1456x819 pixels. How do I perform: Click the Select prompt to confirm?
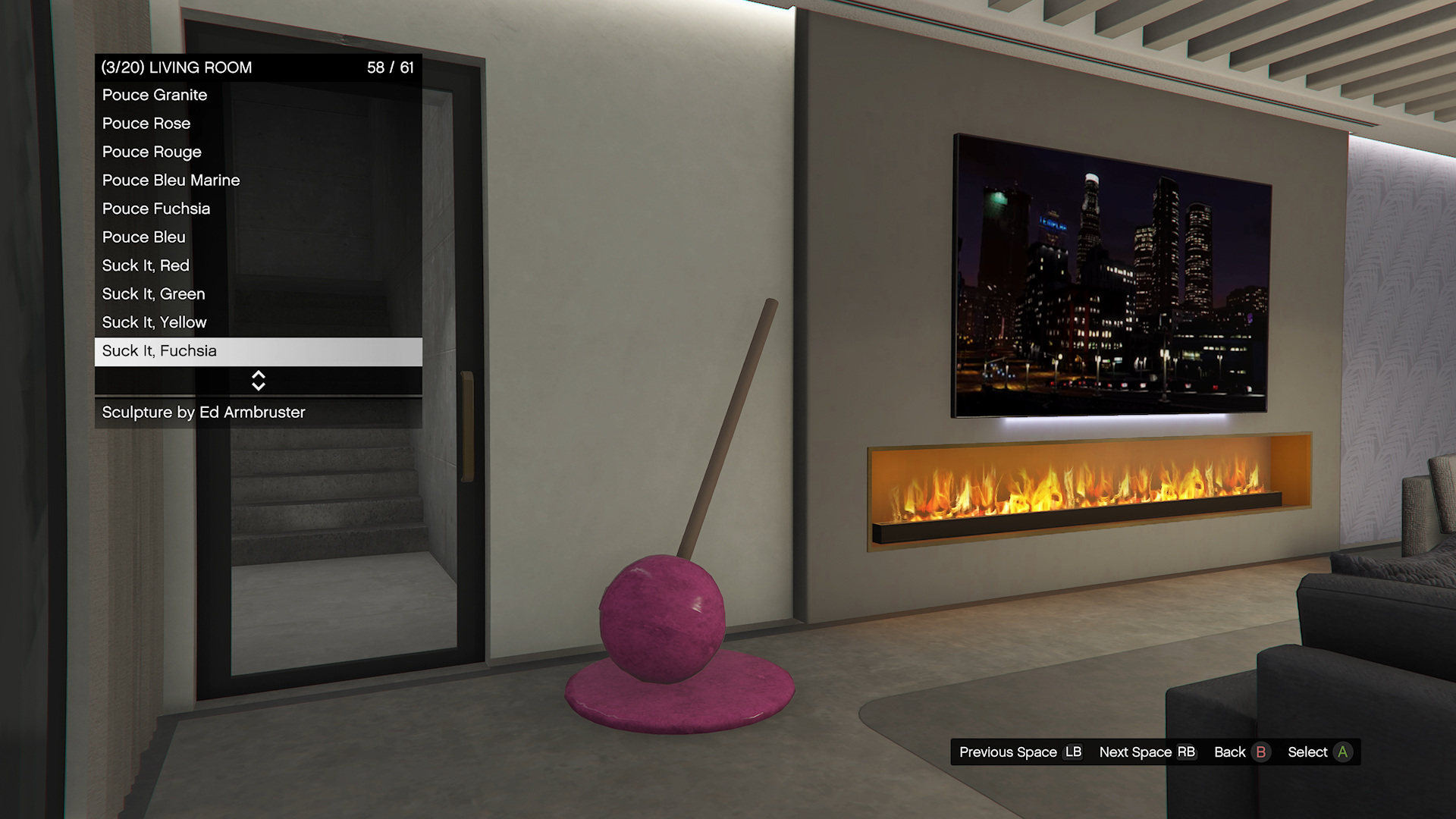point(1319,752)
